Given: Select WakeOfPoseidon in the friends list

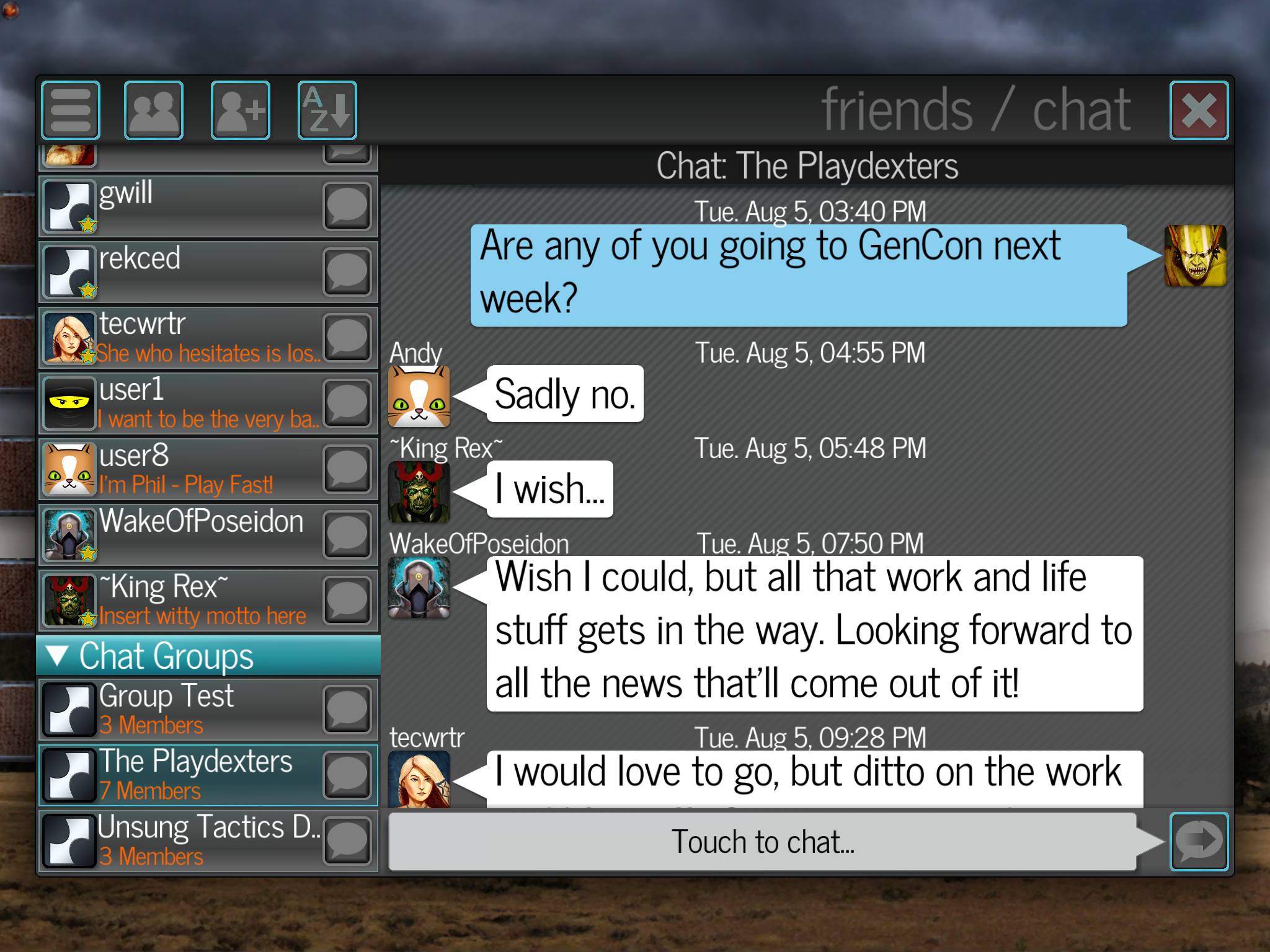Looking at the screenshot, I should 186,535.
